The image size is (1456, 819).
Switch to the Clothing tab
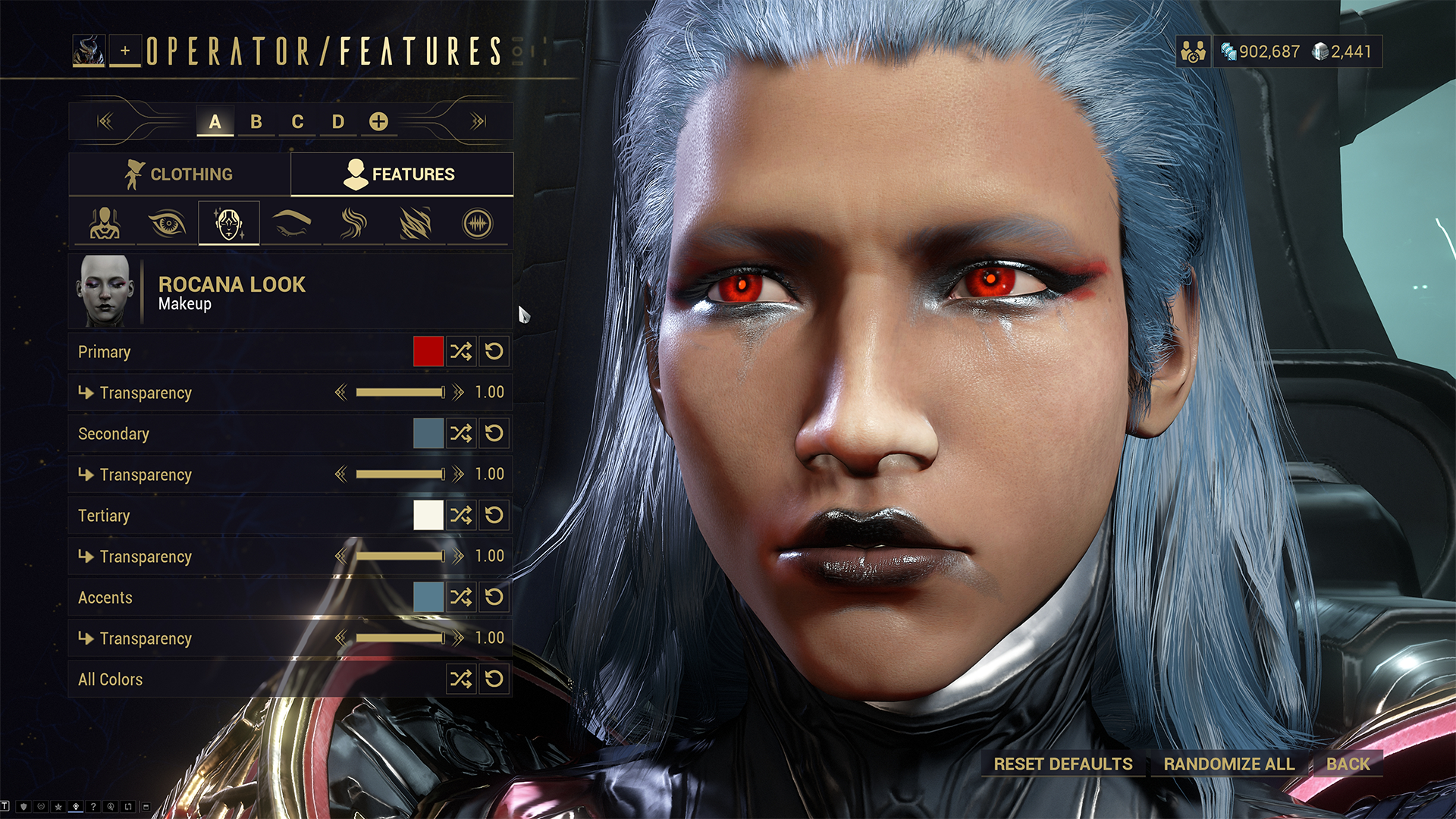coord(179,174)
